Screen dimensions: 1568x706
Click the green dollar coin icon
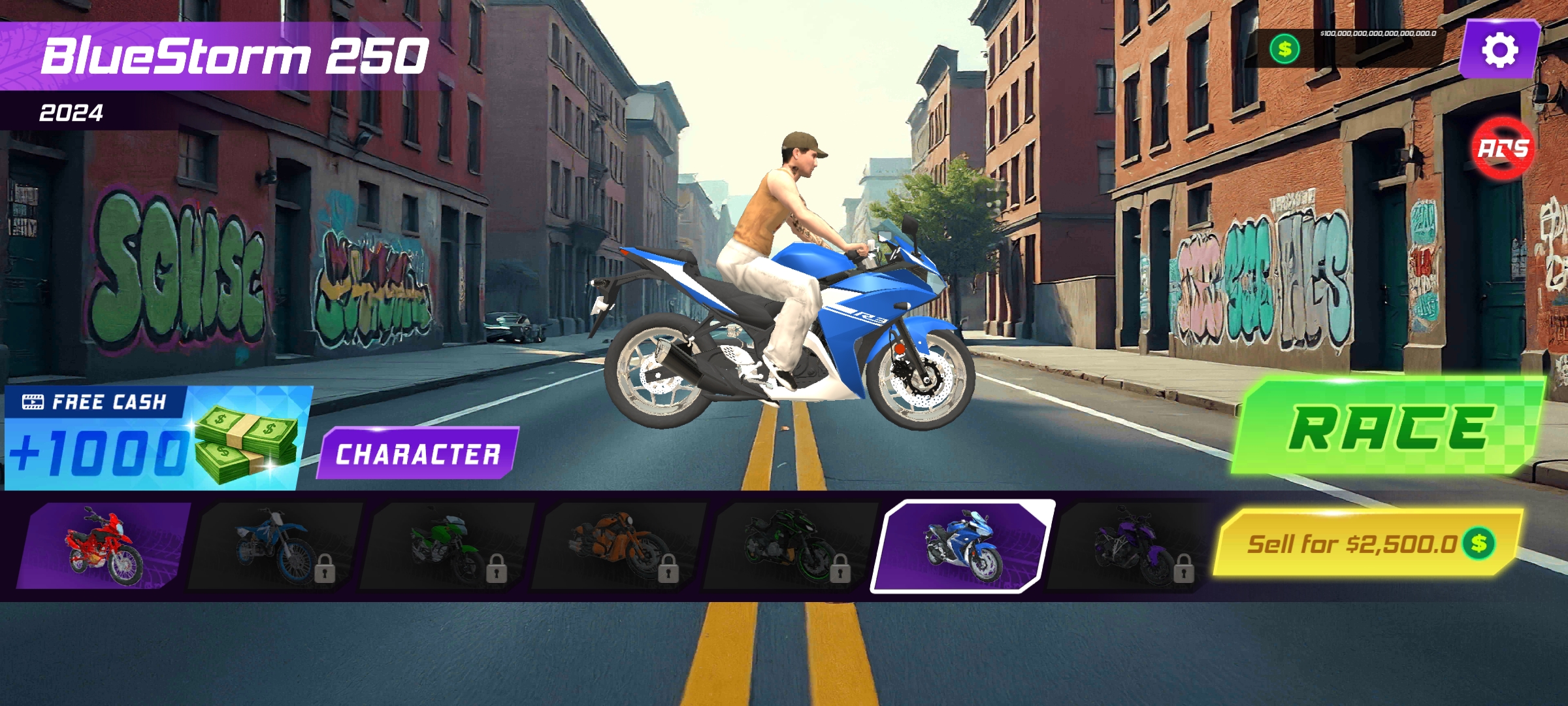[x=1284, y=49]
